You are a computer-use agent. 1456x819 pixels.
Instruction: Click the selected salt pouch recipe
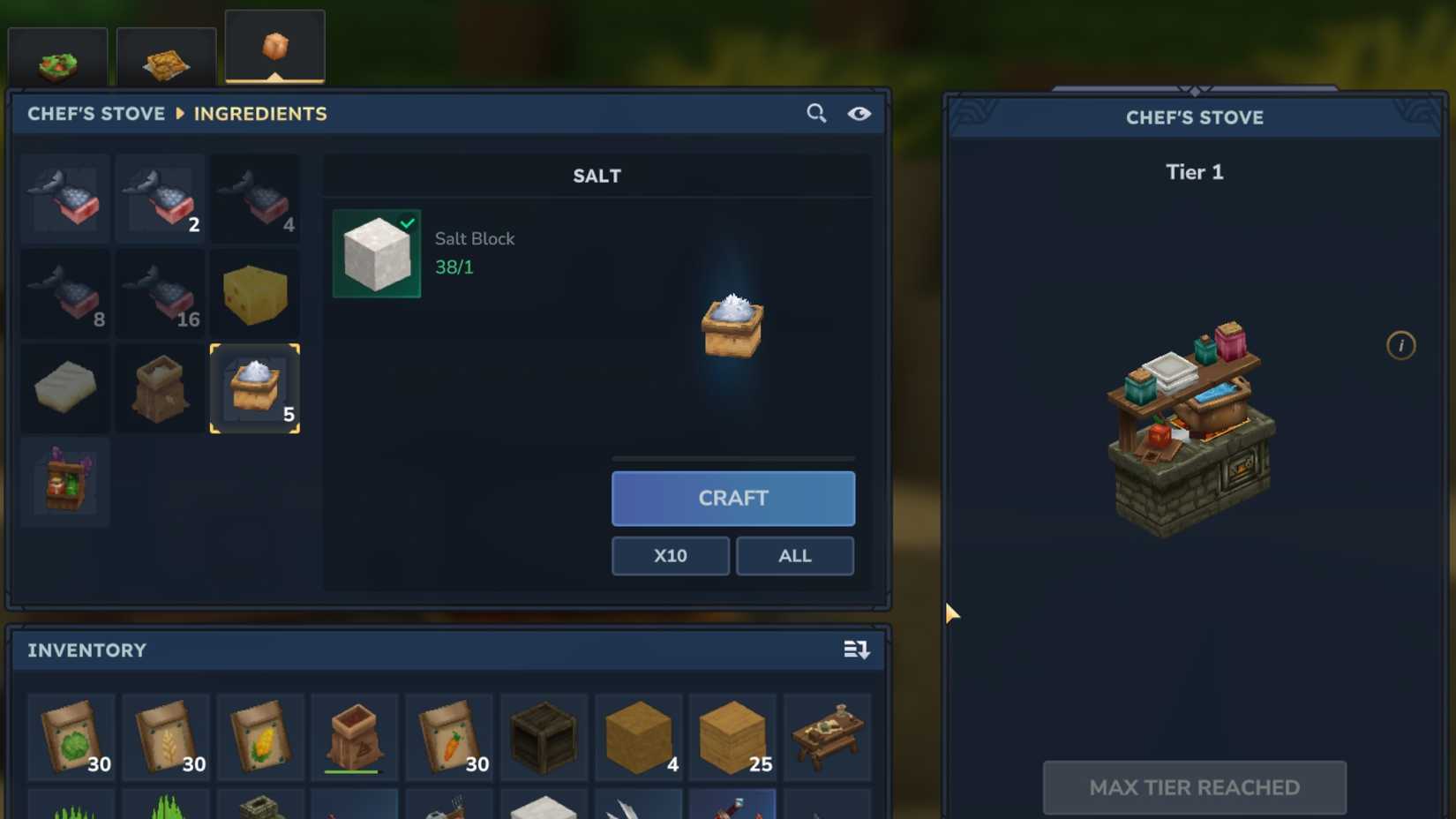pyautogui.click(x=254, y=388)
